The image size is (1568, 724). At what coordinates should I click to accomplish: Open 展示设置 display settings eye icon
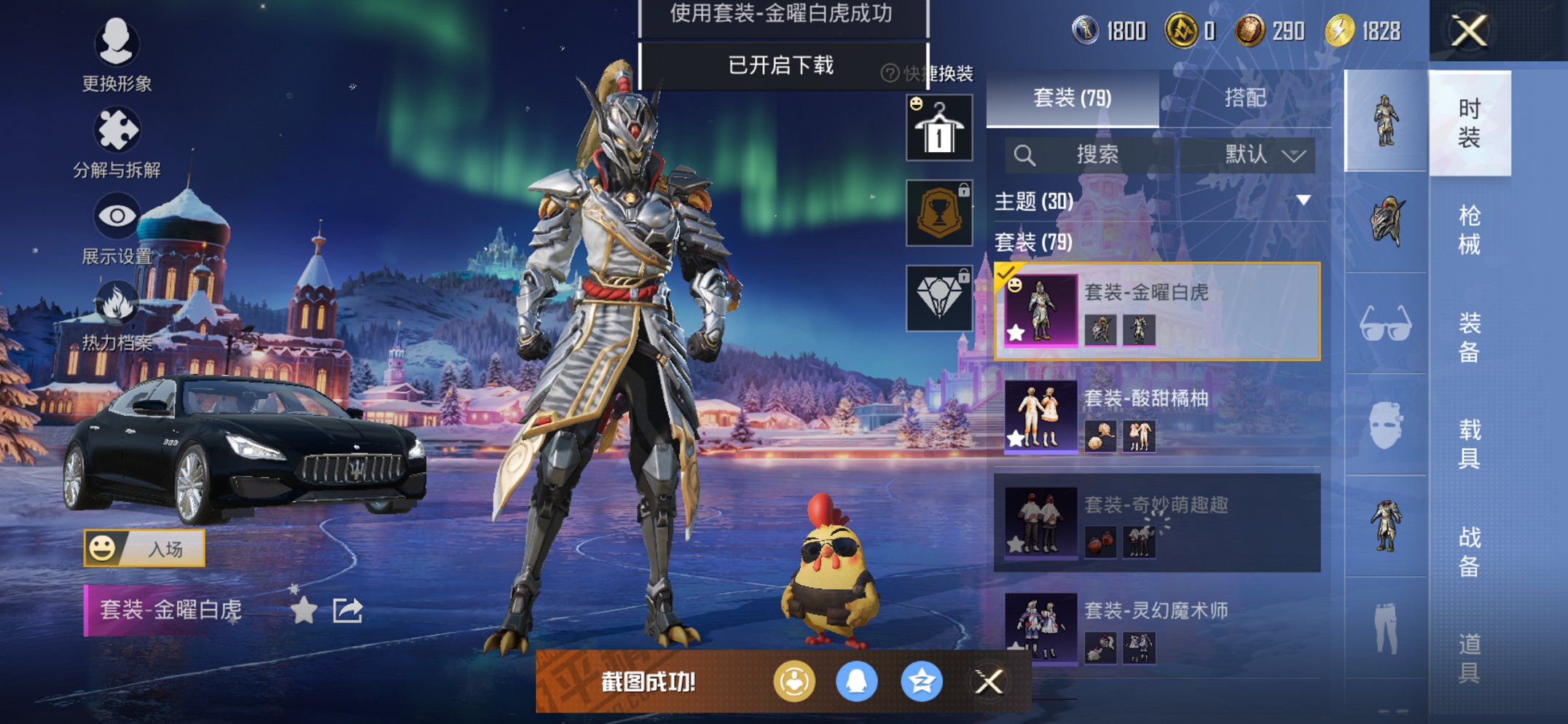tap(119, 215)
